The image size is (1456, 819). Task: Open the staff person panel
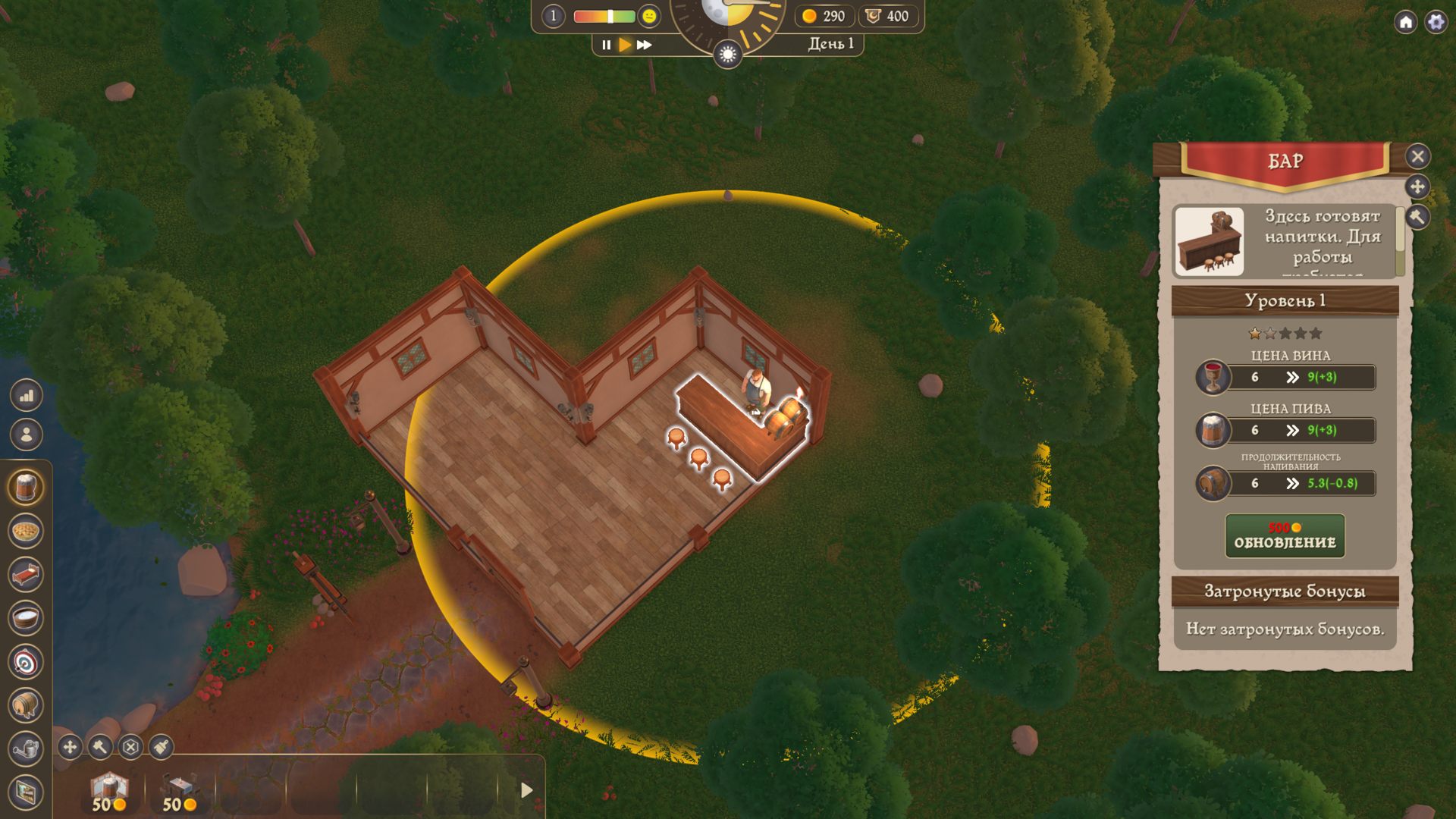coord(27,435)
